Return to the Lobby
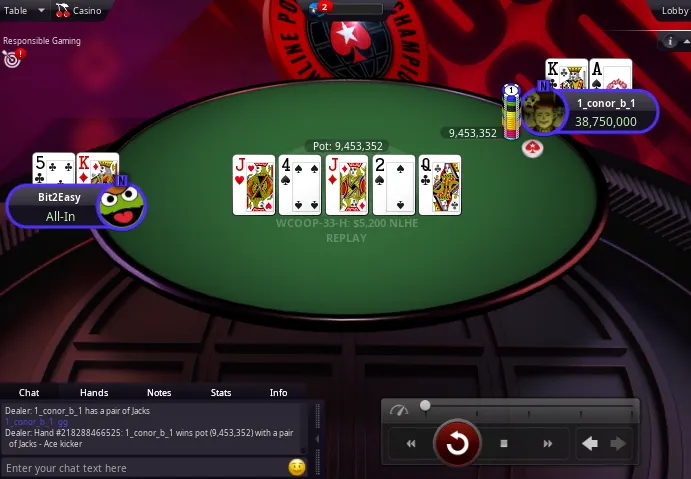The width and height of the screenshot is (691, 479). 675,10
